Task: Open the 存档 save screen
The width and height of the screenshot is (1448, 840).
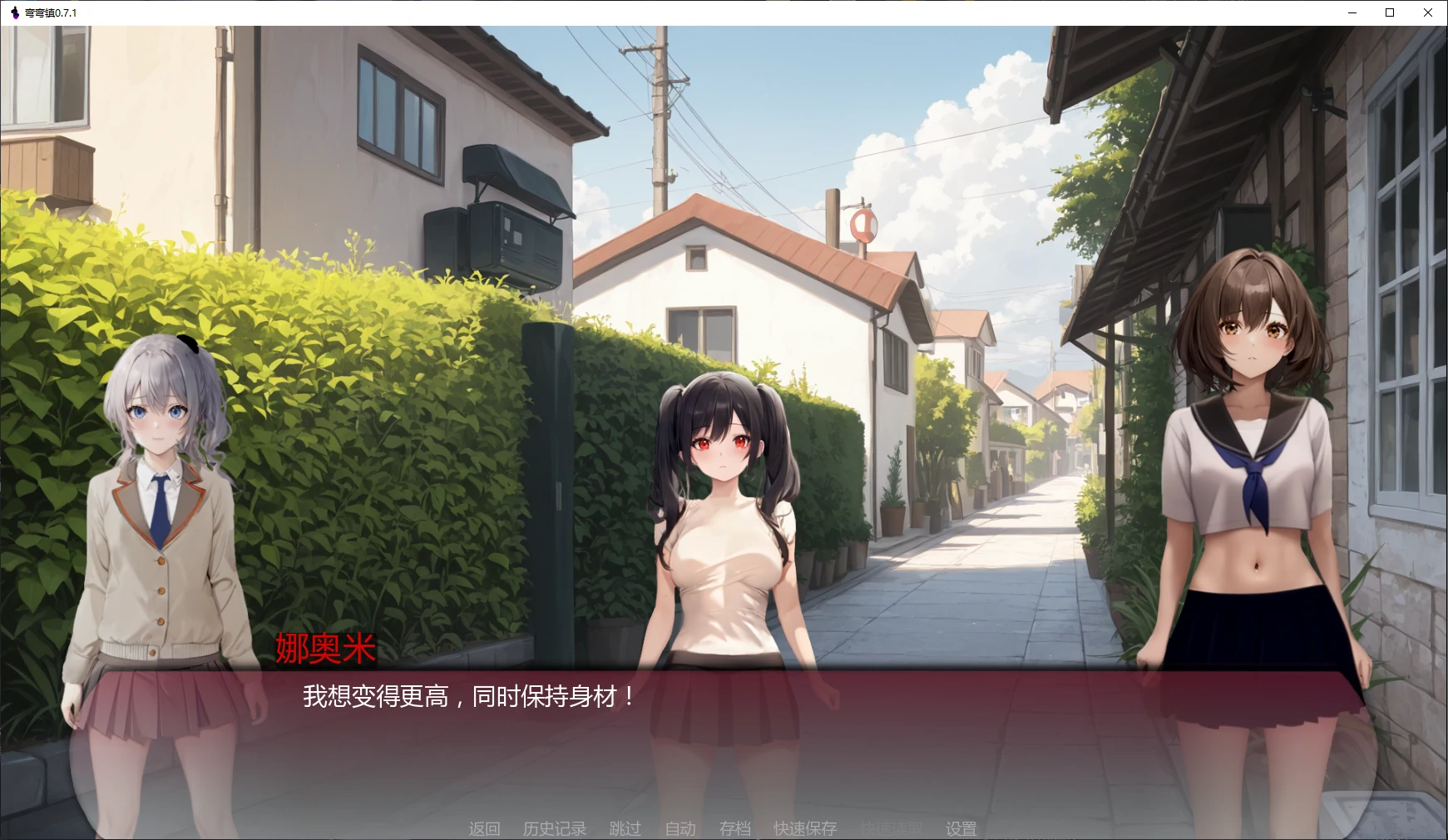Action: point(735,828)
